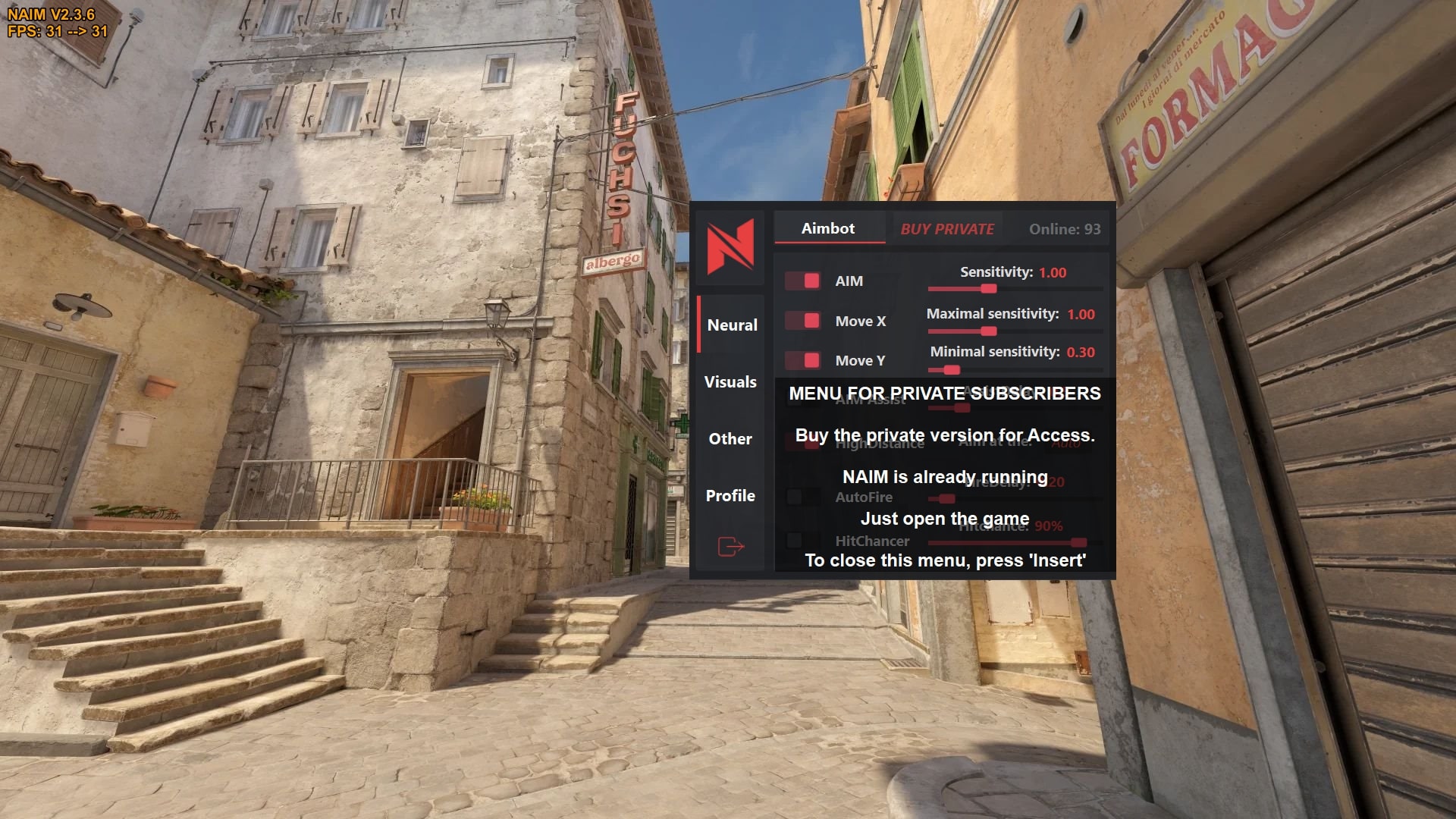Image resolution: width=1456 pixels, height=819 pixels.
Task: Select the Neural section in sidebar
Action: [732, 325]
